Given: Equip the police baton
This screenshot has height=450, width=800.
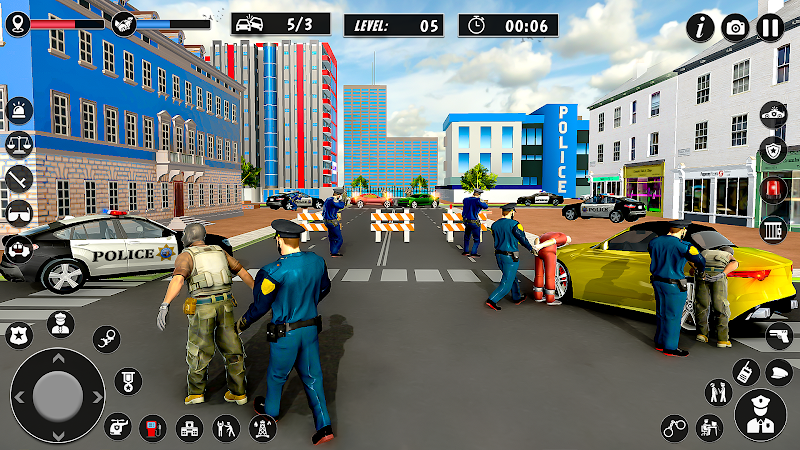Looking at the screenshot, I should [18, 179].
